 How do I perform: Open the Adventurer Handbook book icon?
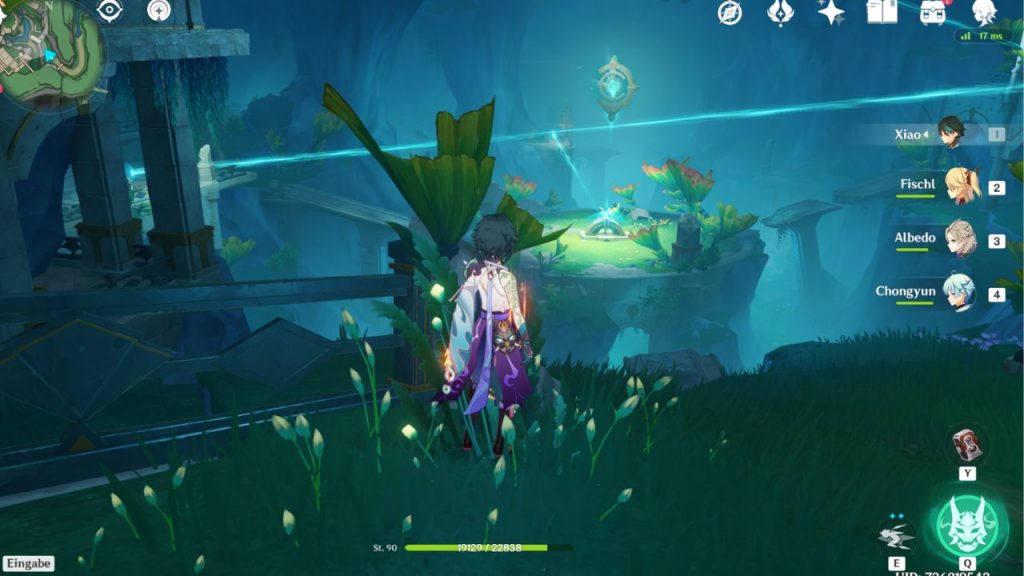pos(881,12)
